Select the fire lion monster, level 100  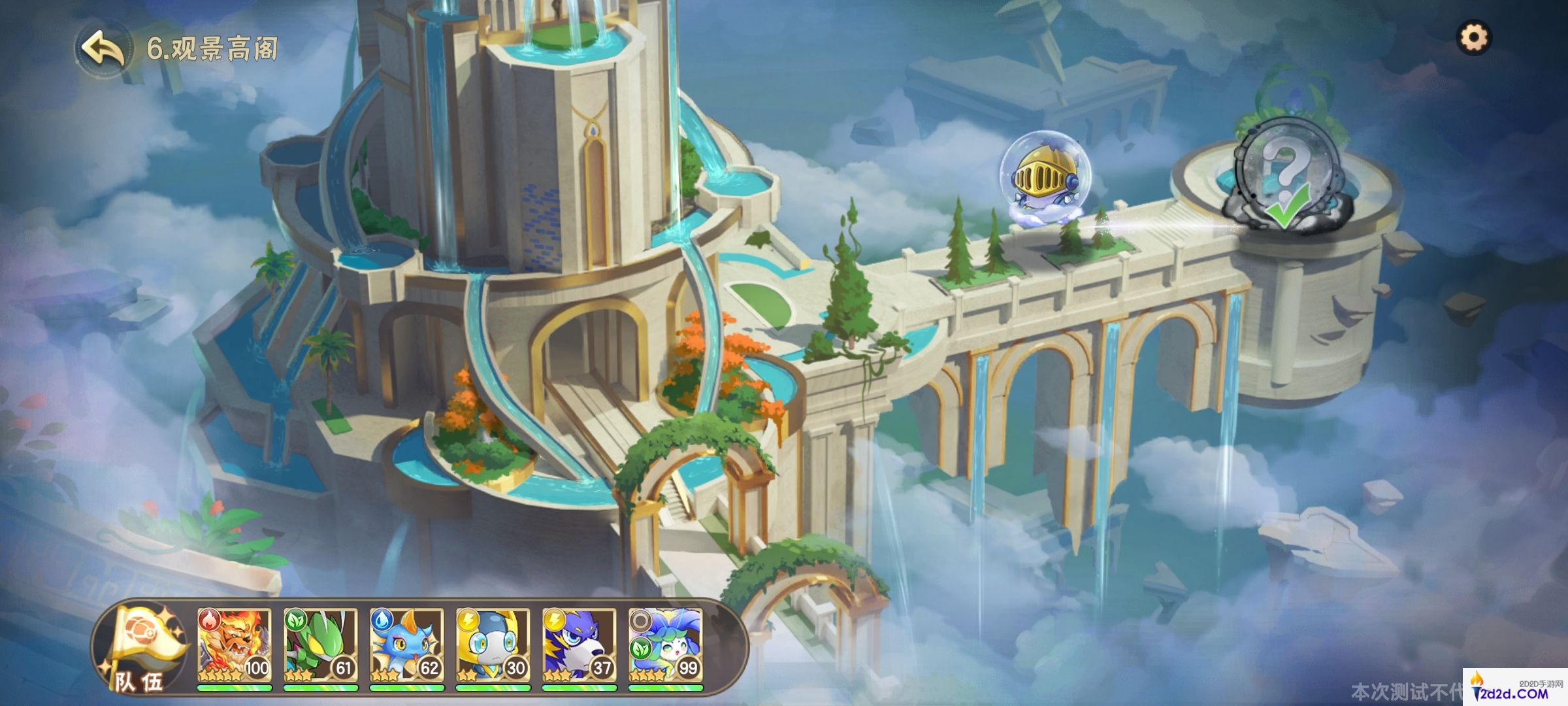(234, 646)
